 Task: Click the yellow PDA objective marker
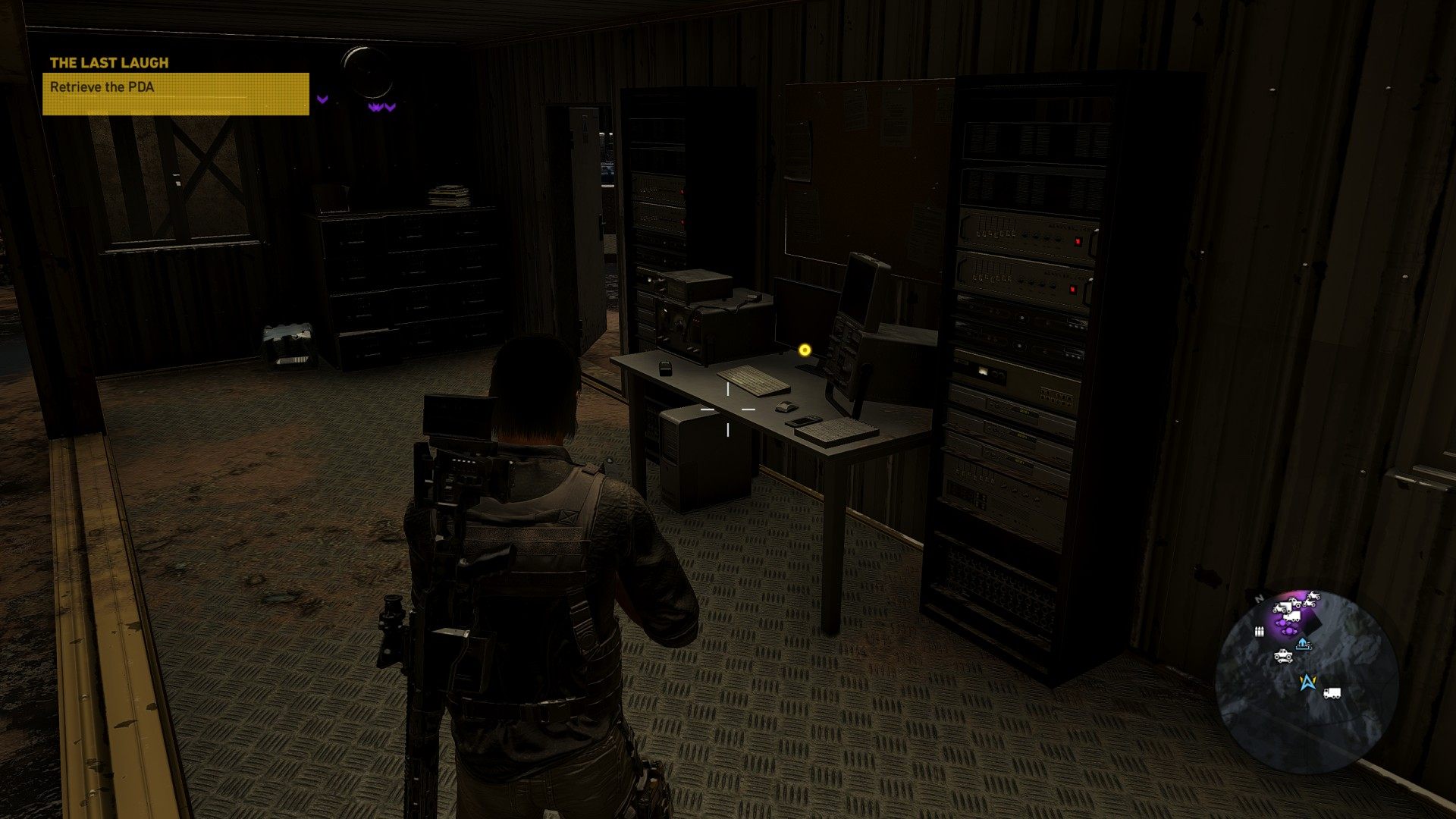click(x=805, y=350)
